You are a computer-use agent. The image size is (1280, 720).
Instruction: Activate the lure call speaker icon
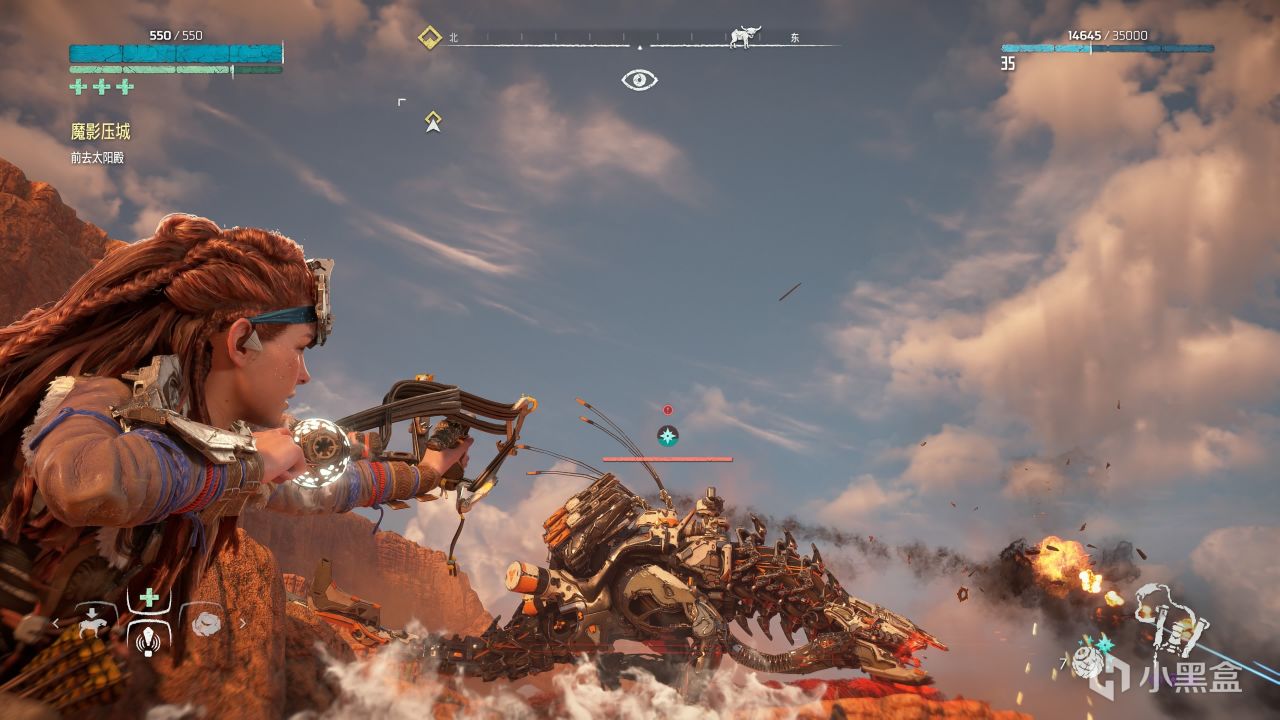coord(149,637)
